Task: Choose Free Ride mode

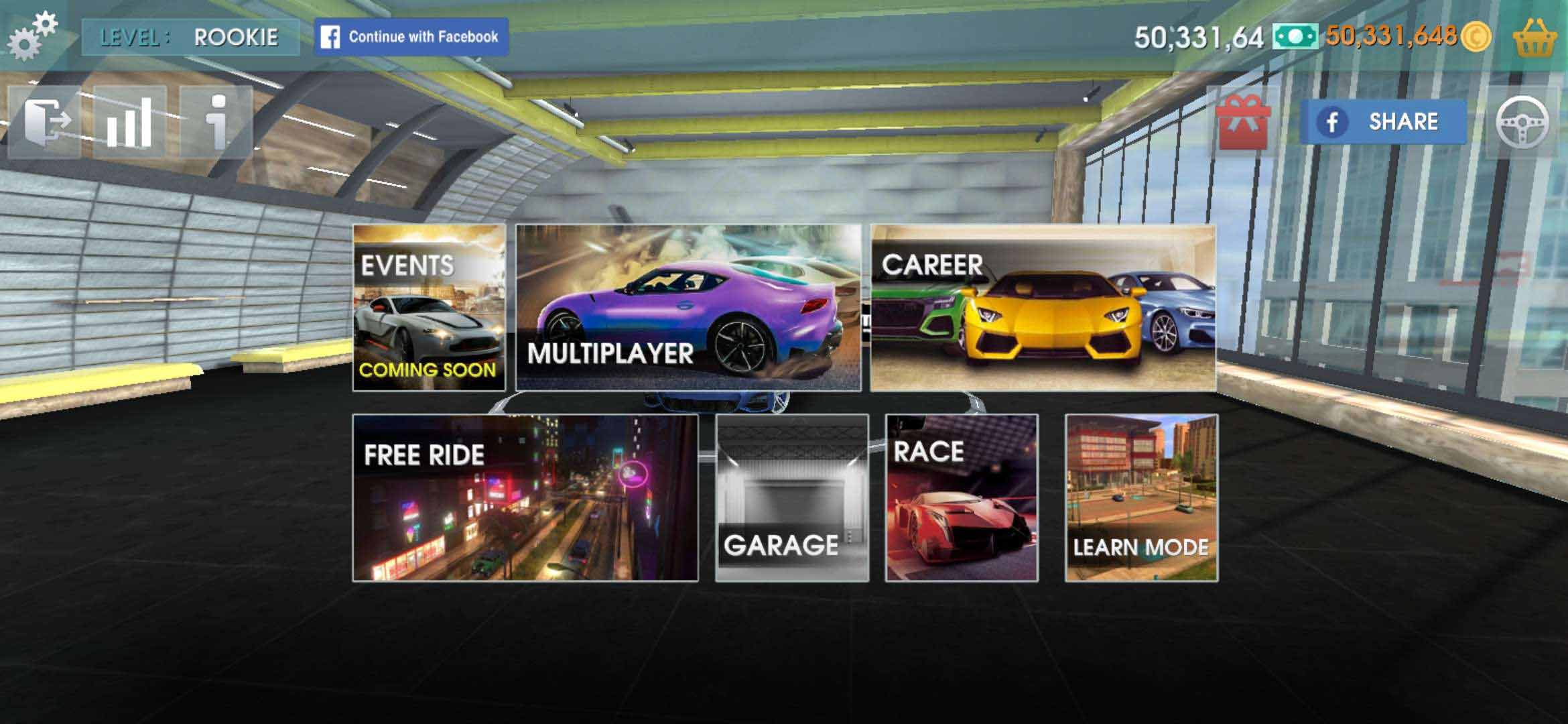Action: coord(525,497)
